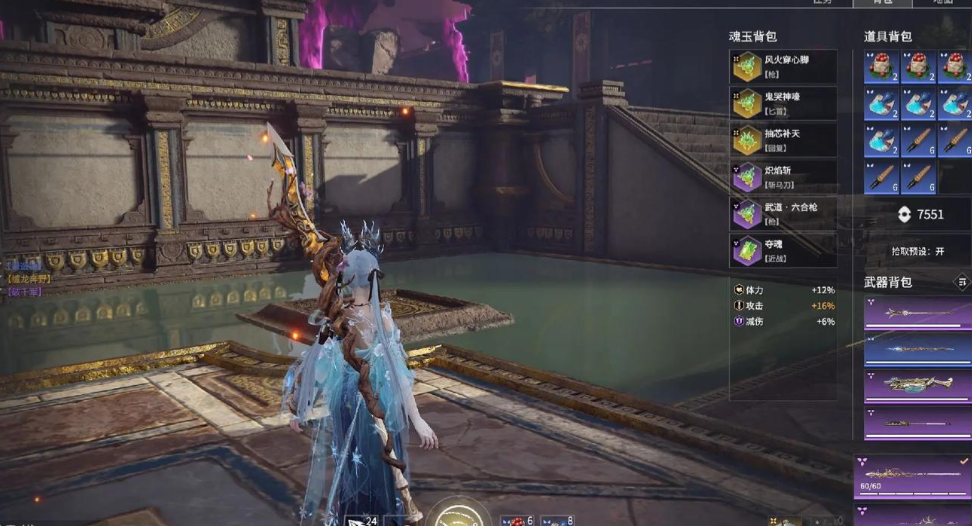Sort the weapon bag with the sort button

point(962,282)
